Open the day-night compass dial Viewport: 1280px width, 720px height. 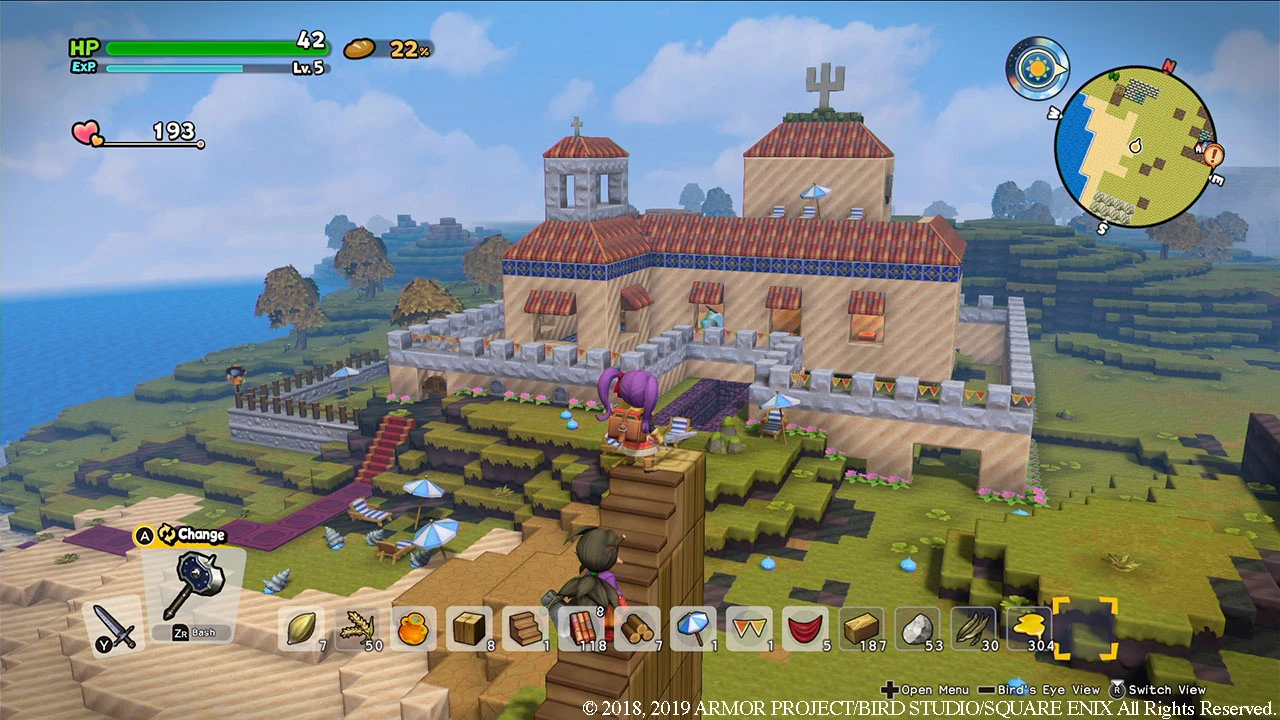click(x=1038, y=70)
